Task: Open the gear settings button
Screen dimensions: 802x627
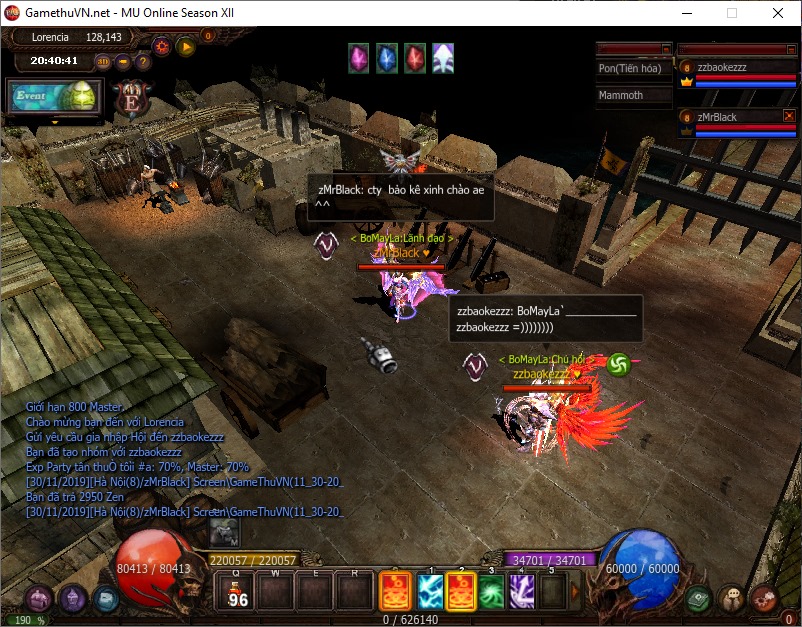Action: click(x=161, y=45)
